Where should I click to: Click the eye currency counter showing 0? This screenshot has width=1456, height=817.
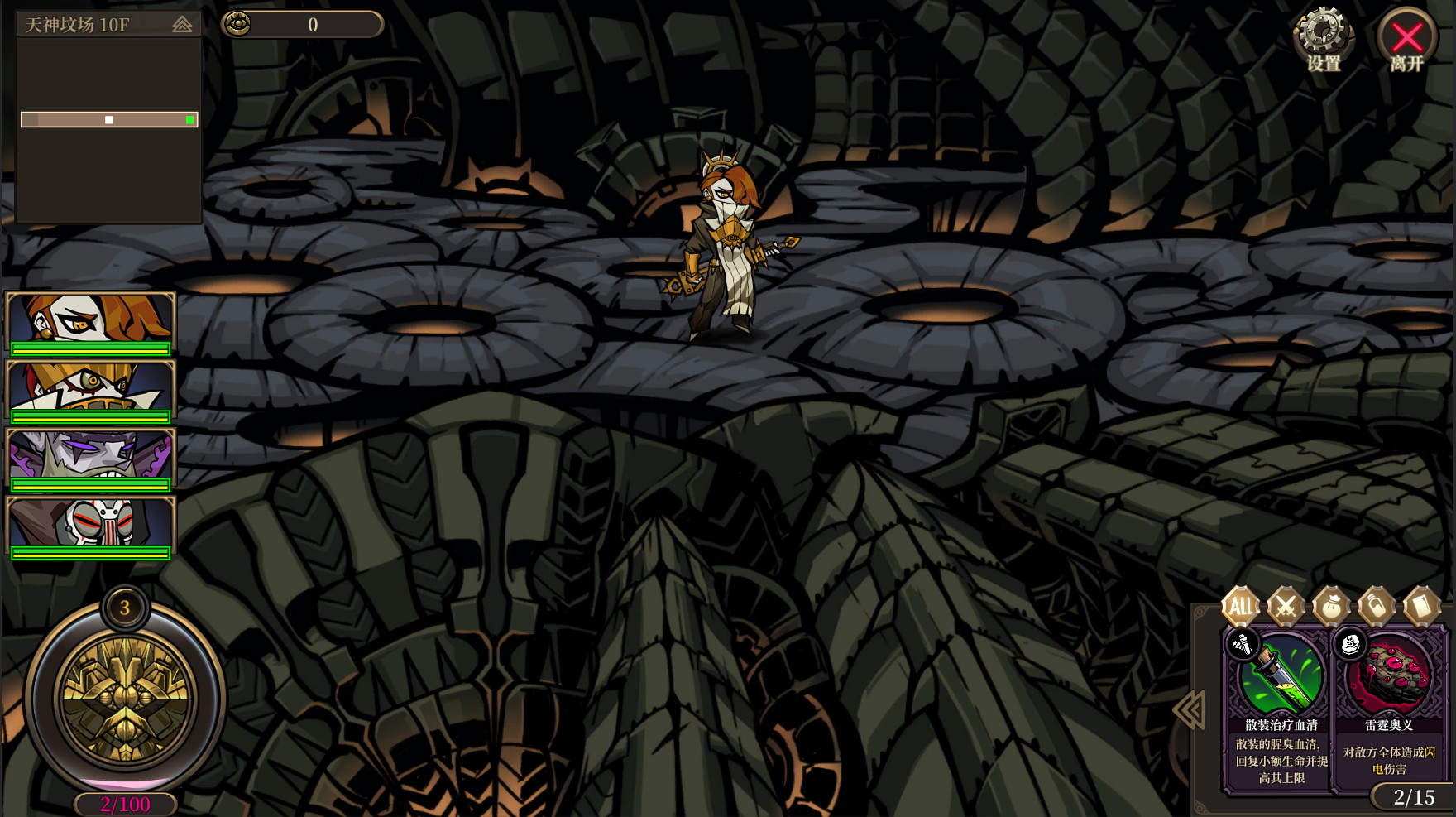tap(302, 25)
